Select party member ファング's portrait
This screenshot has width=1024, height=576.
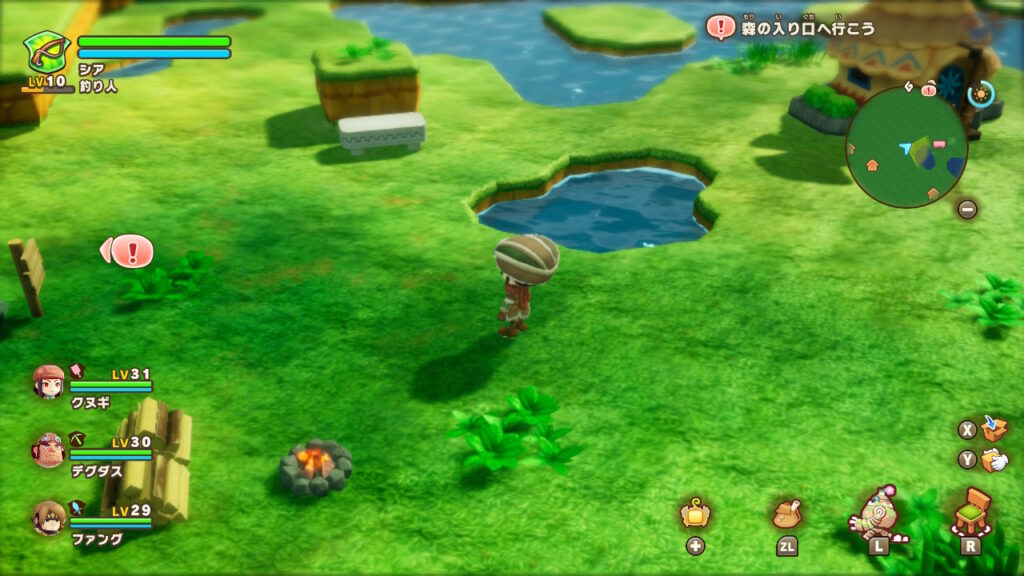tap(48, 517)
